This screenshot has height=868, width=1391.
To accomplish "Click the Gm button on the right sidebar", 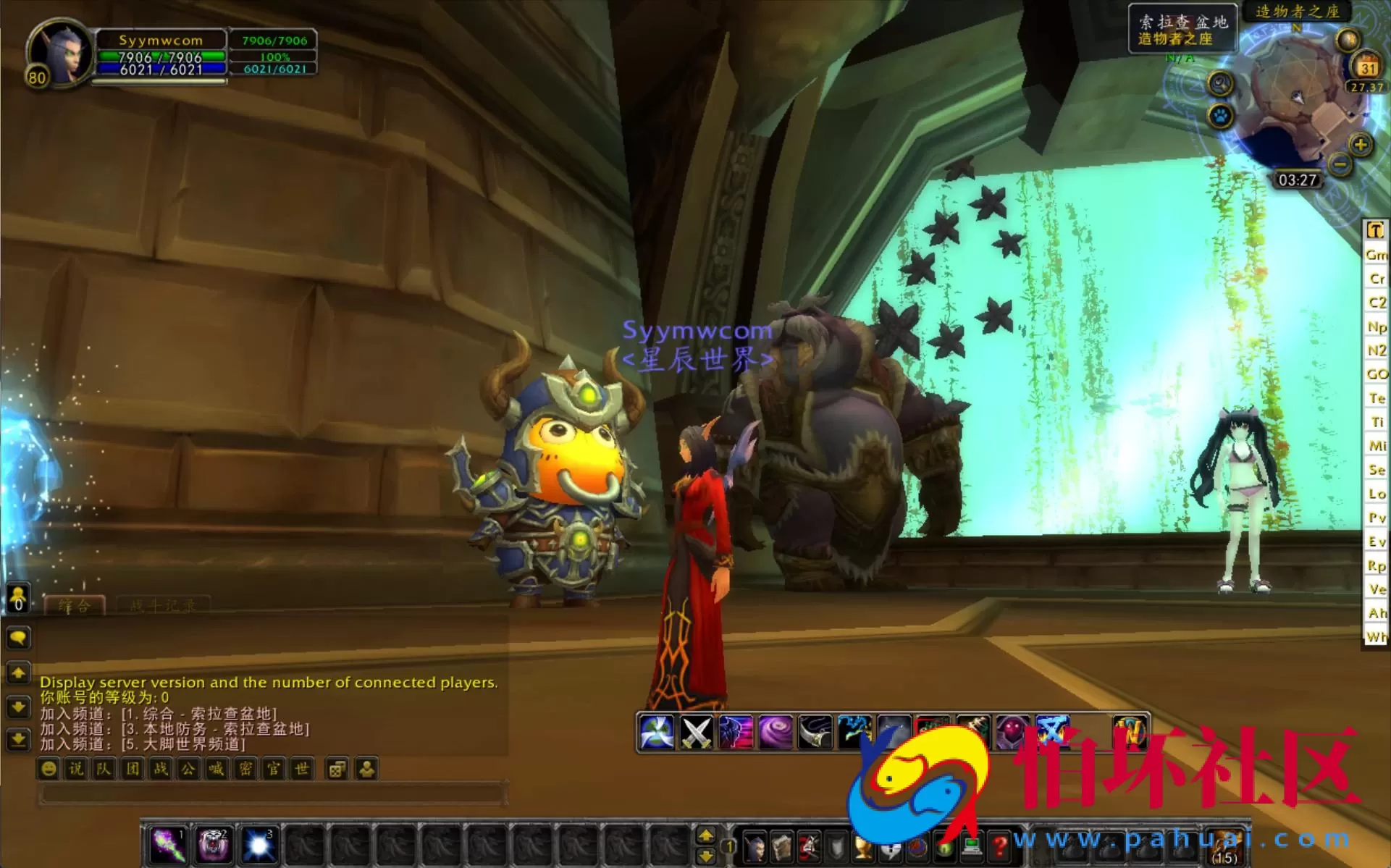I will [x=1375, y=255].
